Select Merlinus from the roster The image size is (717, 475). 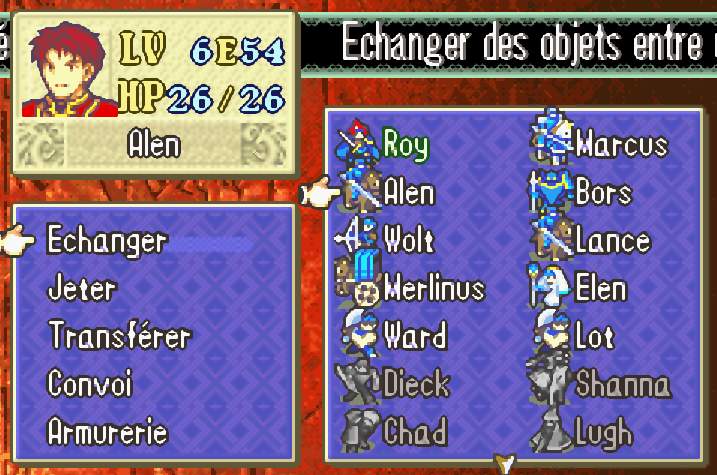click(433, 289)
